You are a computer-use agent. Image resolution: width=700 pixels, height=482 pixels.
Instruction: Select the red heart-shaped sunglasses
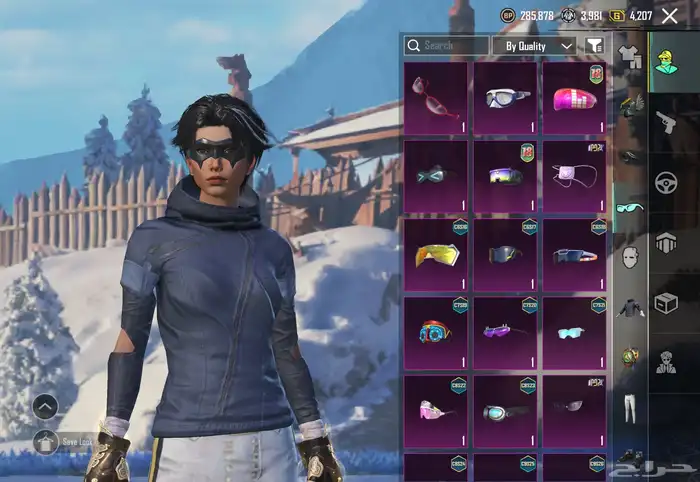point(435,97)
